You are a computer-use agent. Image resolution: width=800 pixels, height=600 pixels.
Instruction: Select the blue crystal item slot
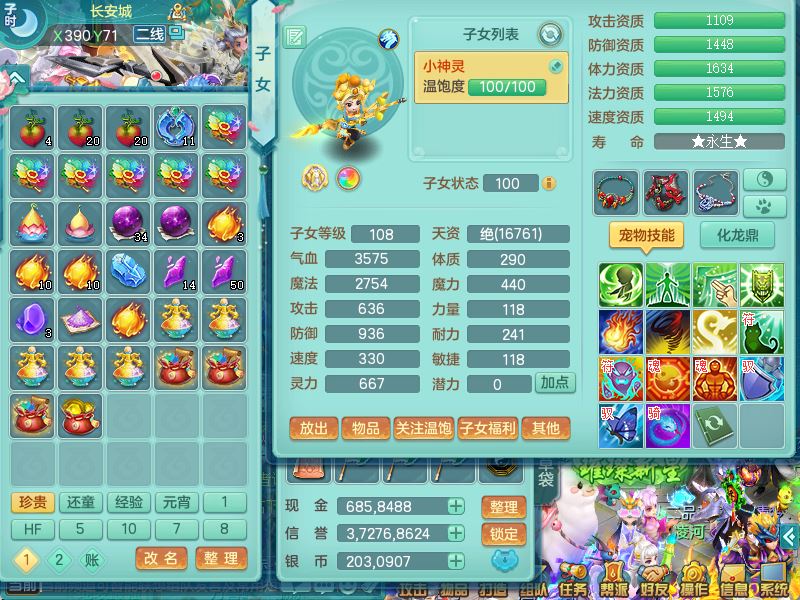pyautogui.click(x=128, y=271)
